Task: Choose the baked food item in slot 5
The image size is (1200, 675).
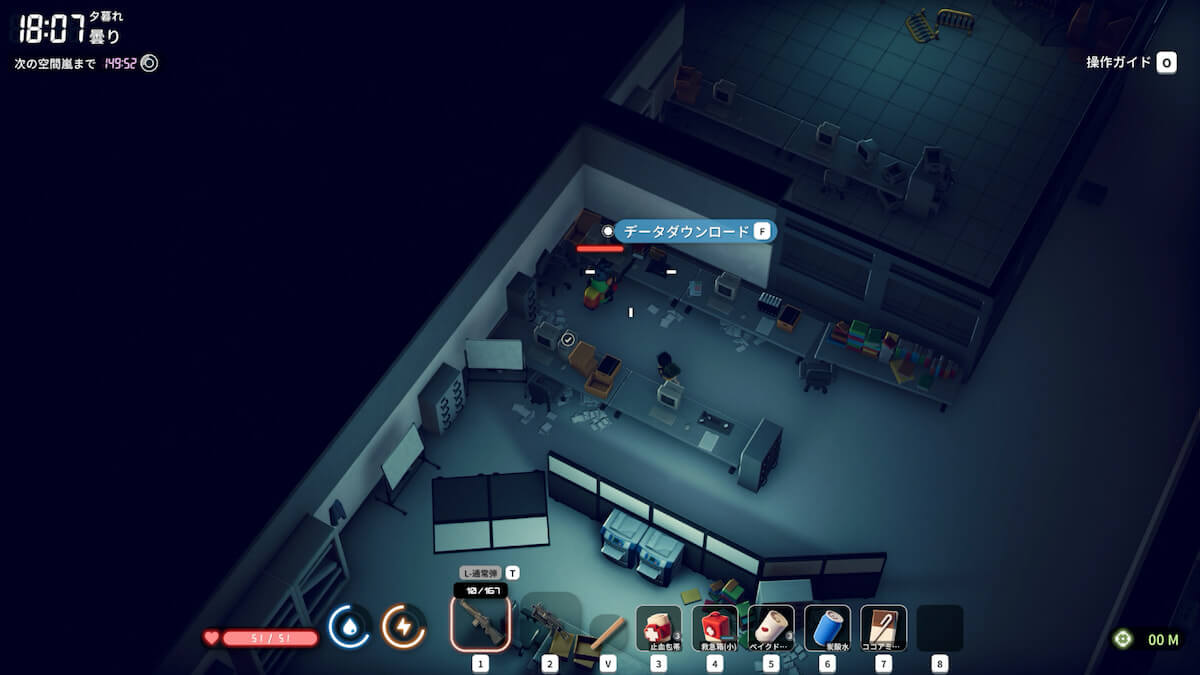Action: 771,627
